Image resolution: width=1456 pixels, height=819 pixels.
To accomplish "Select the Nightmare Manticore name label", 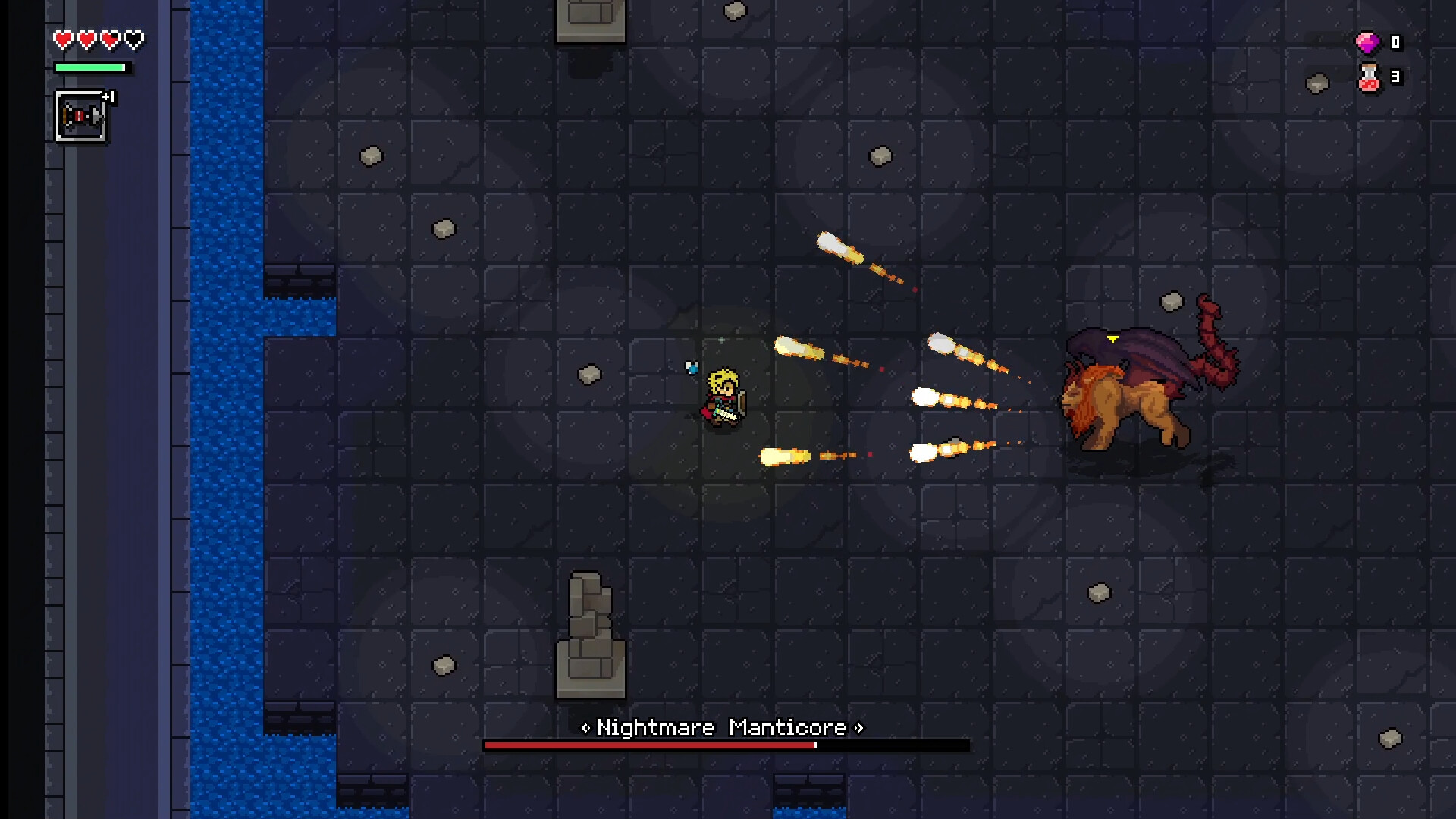I will coord(721,728).
